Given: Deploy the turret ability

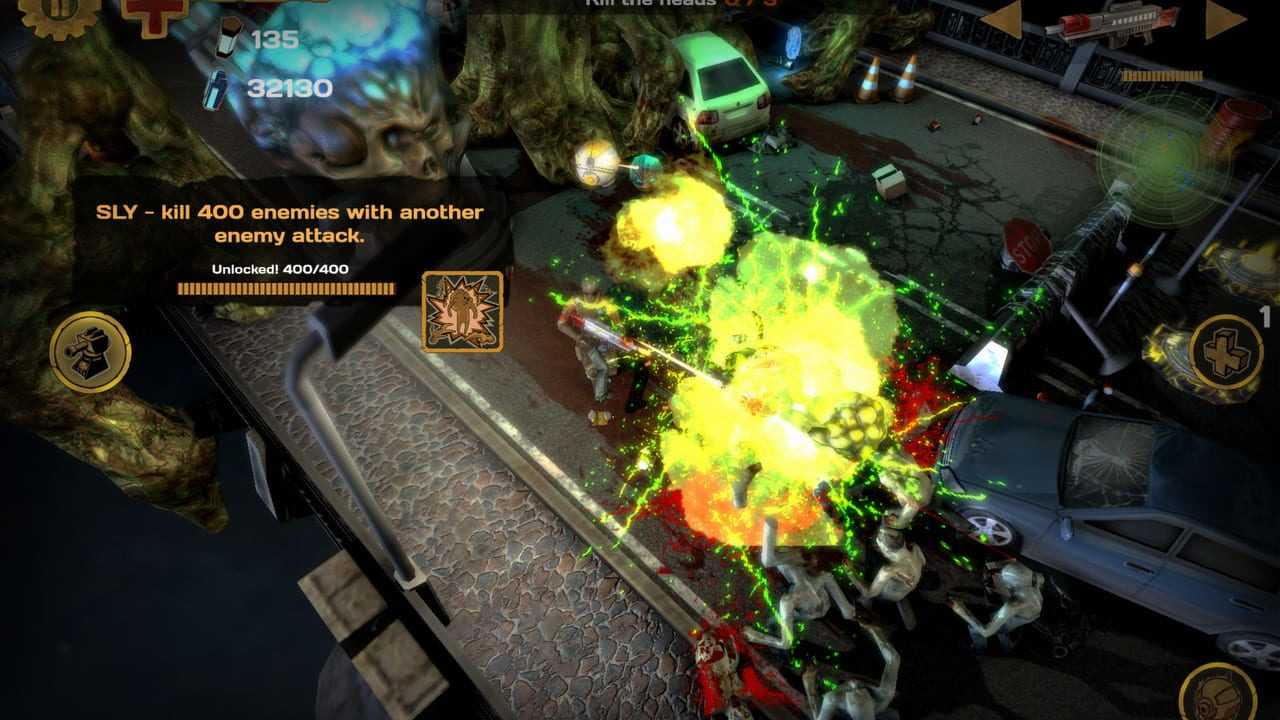Looking at the screenshot, I should 90,351.
